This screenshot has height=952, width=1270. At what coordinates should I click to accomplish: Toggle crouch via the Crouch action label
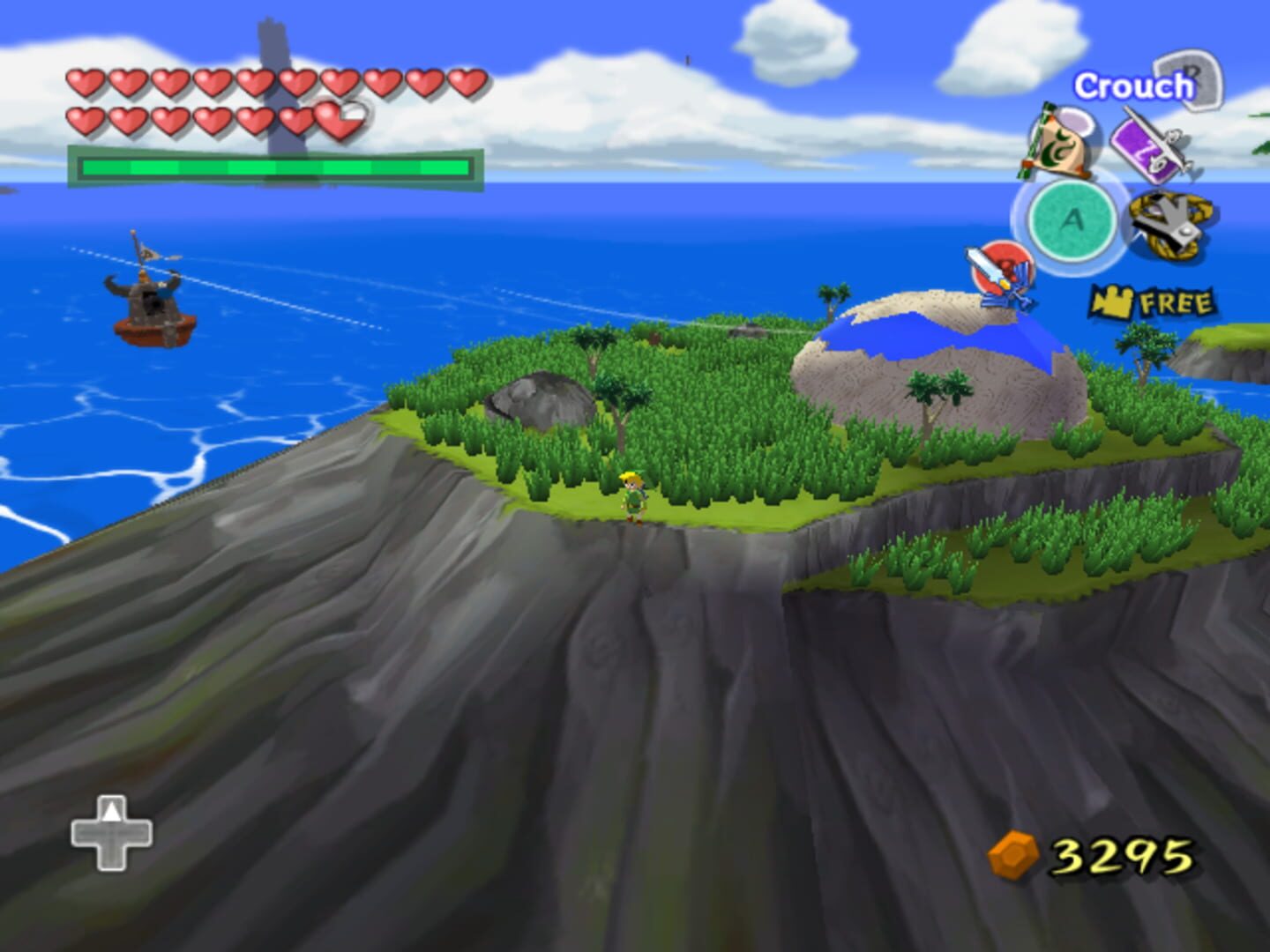(1131, 87)
